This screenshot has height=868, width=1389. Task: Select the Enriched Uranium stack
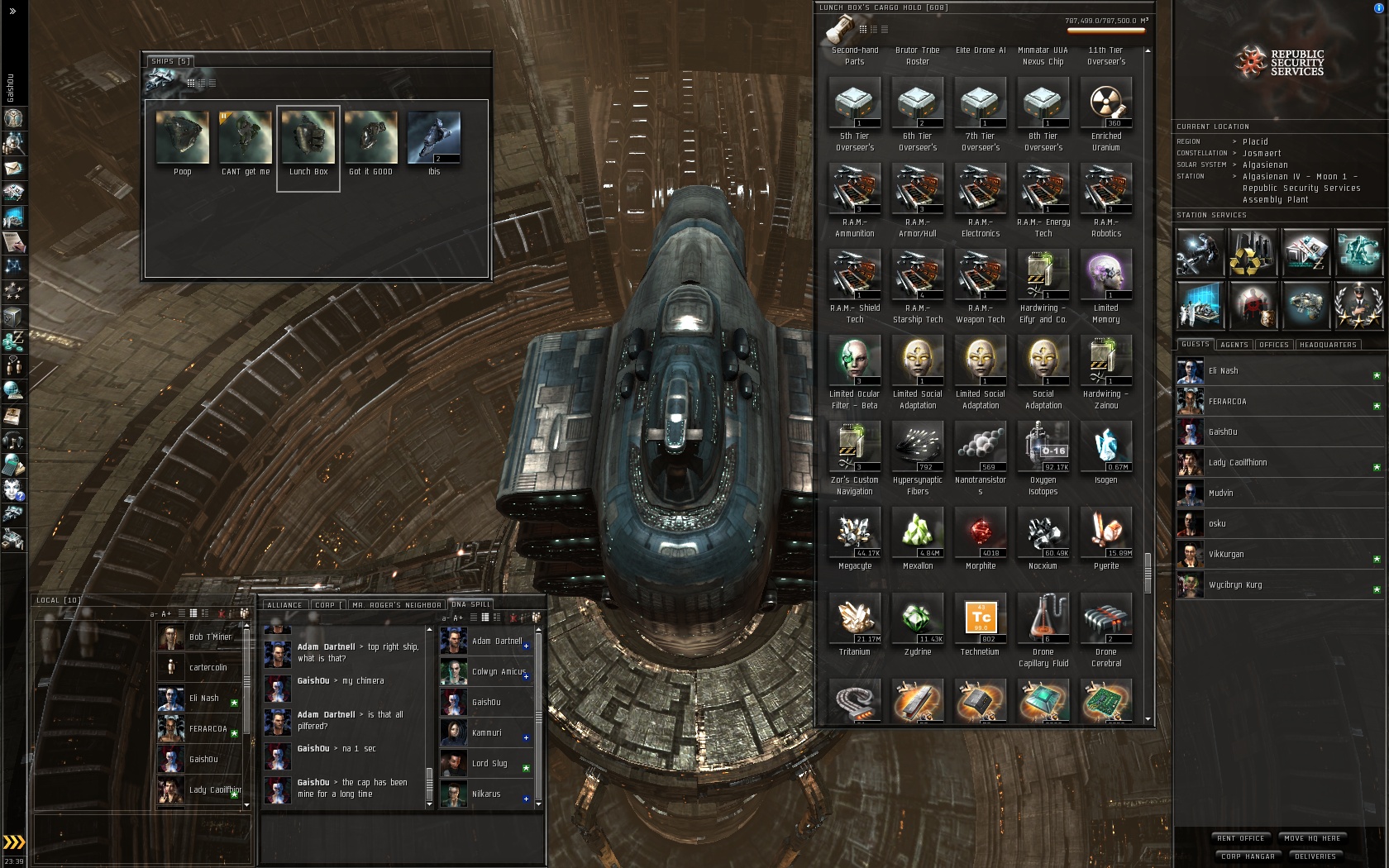coord(1106,104)
